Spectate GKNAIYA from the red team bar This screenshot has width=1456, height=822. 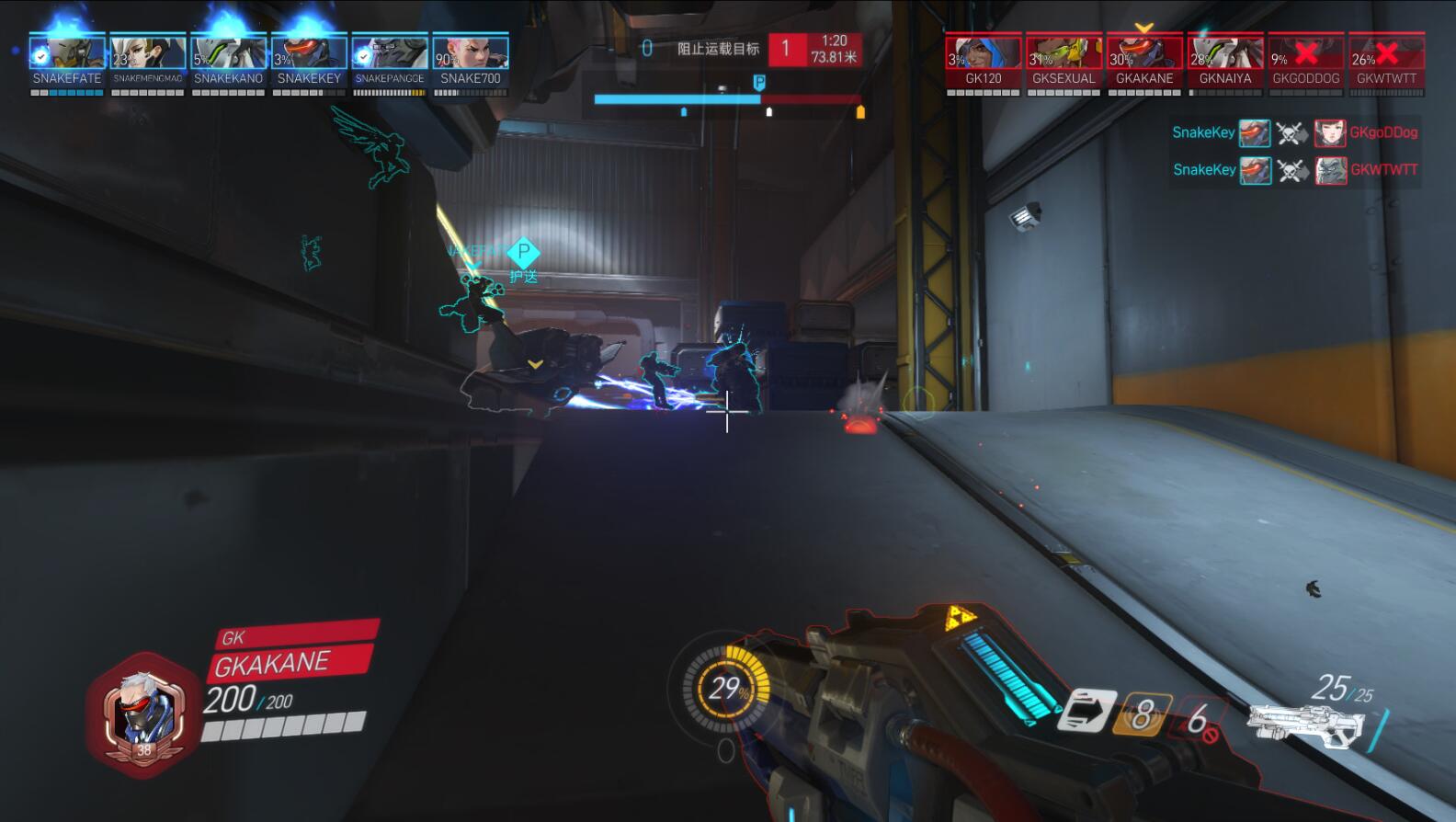[x=1225, y=53]
